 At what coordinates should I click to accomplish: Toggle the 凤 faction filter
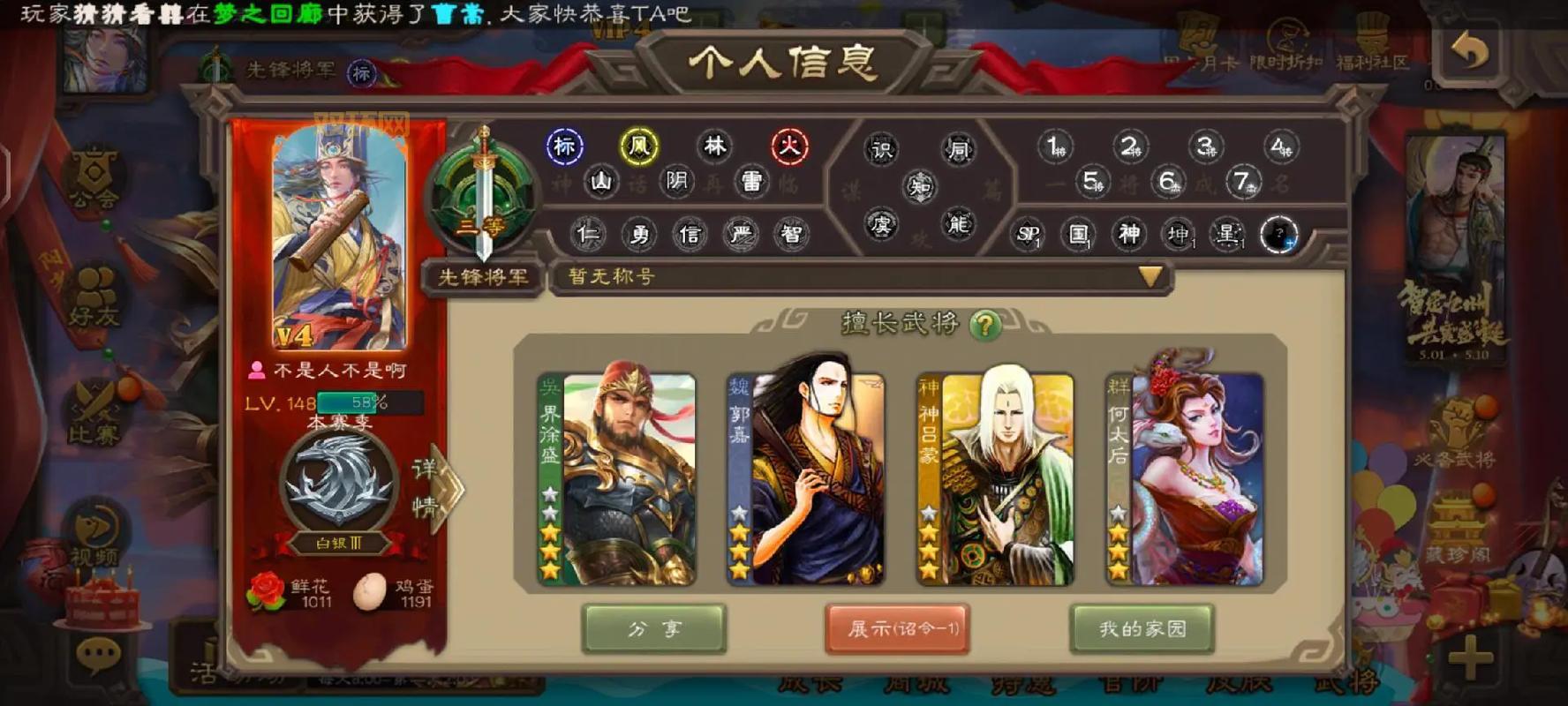(x=639, y=146)
